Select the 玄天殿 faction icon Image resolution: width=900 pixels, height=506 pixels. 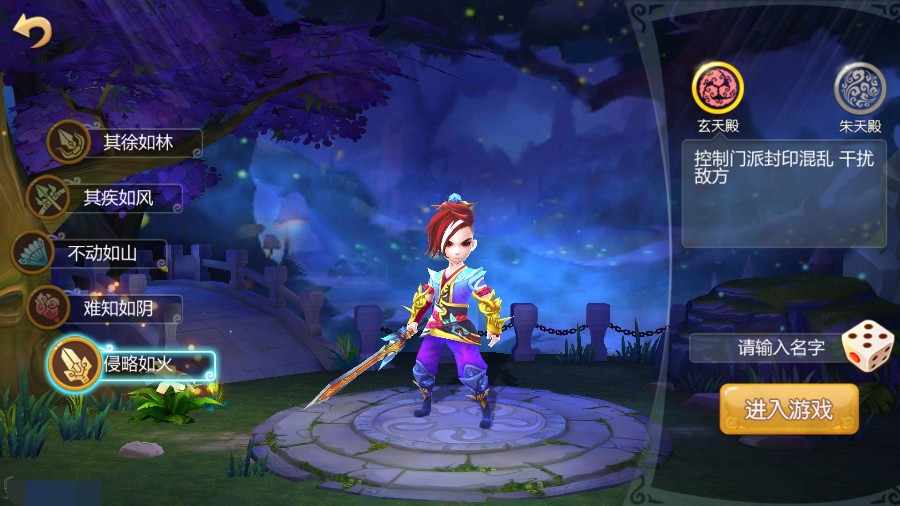[718, 87]
